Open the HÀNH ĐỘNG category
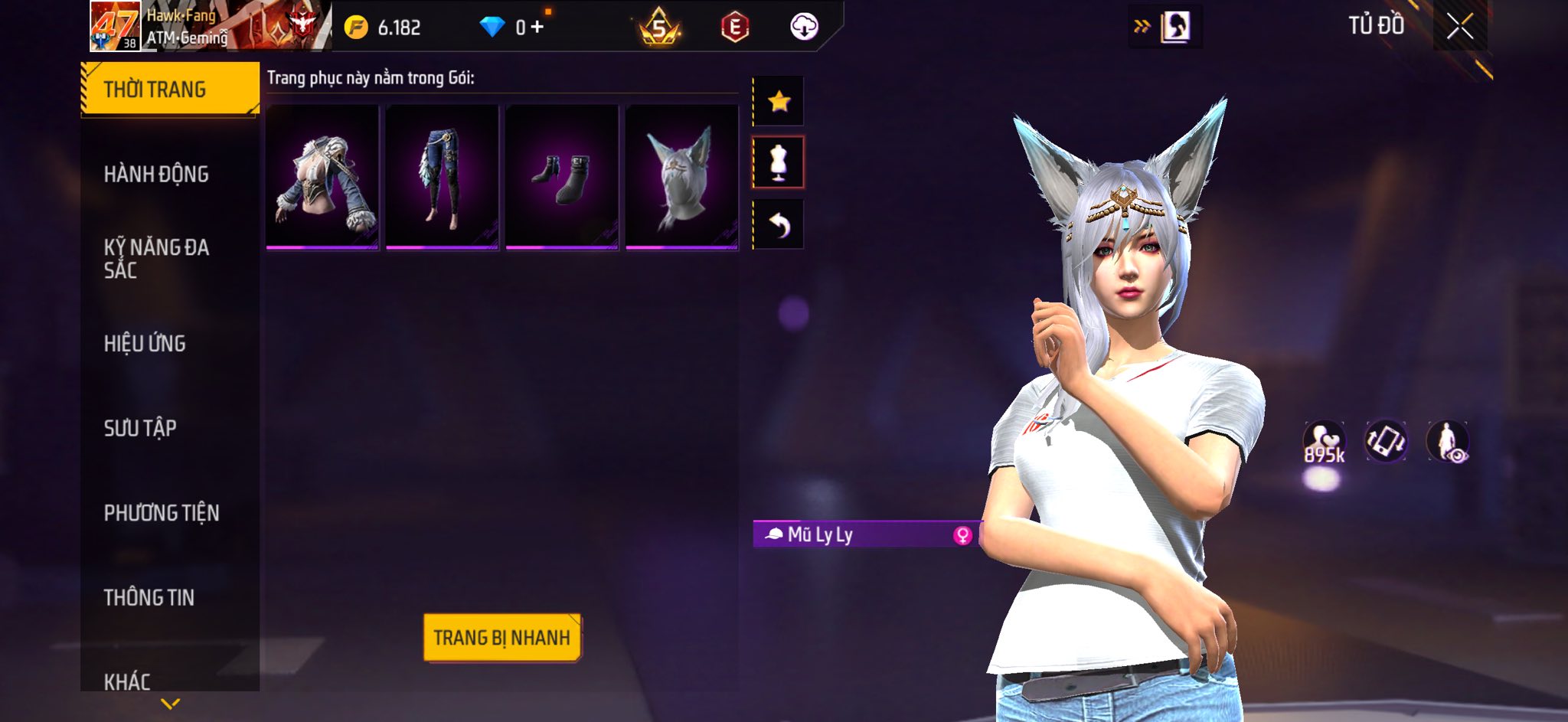Viewport: 1568px width, 722px height. click(156, 175)
